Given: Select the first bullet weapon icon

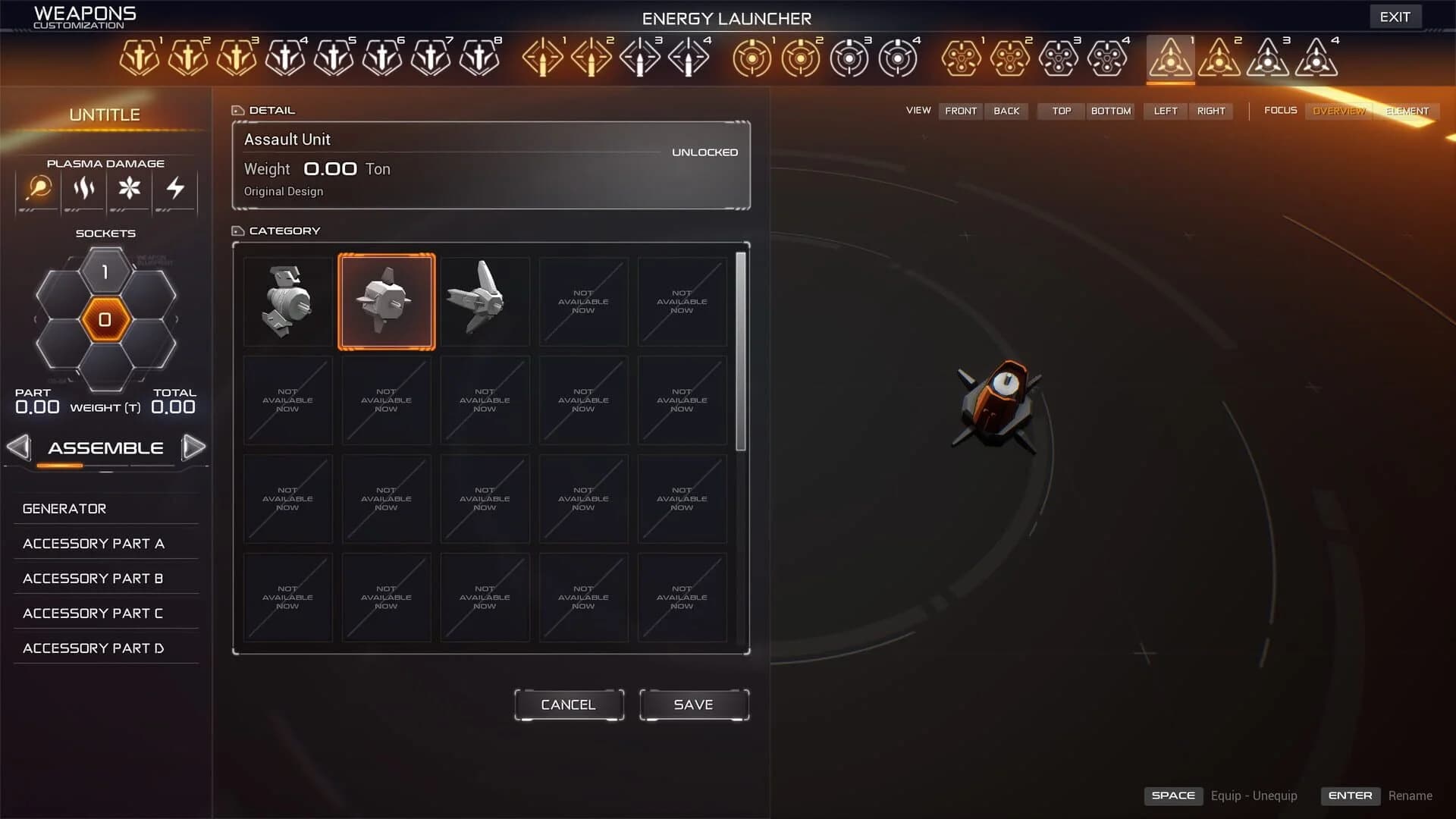Looking at the screenshot, I should click(543, 57).
